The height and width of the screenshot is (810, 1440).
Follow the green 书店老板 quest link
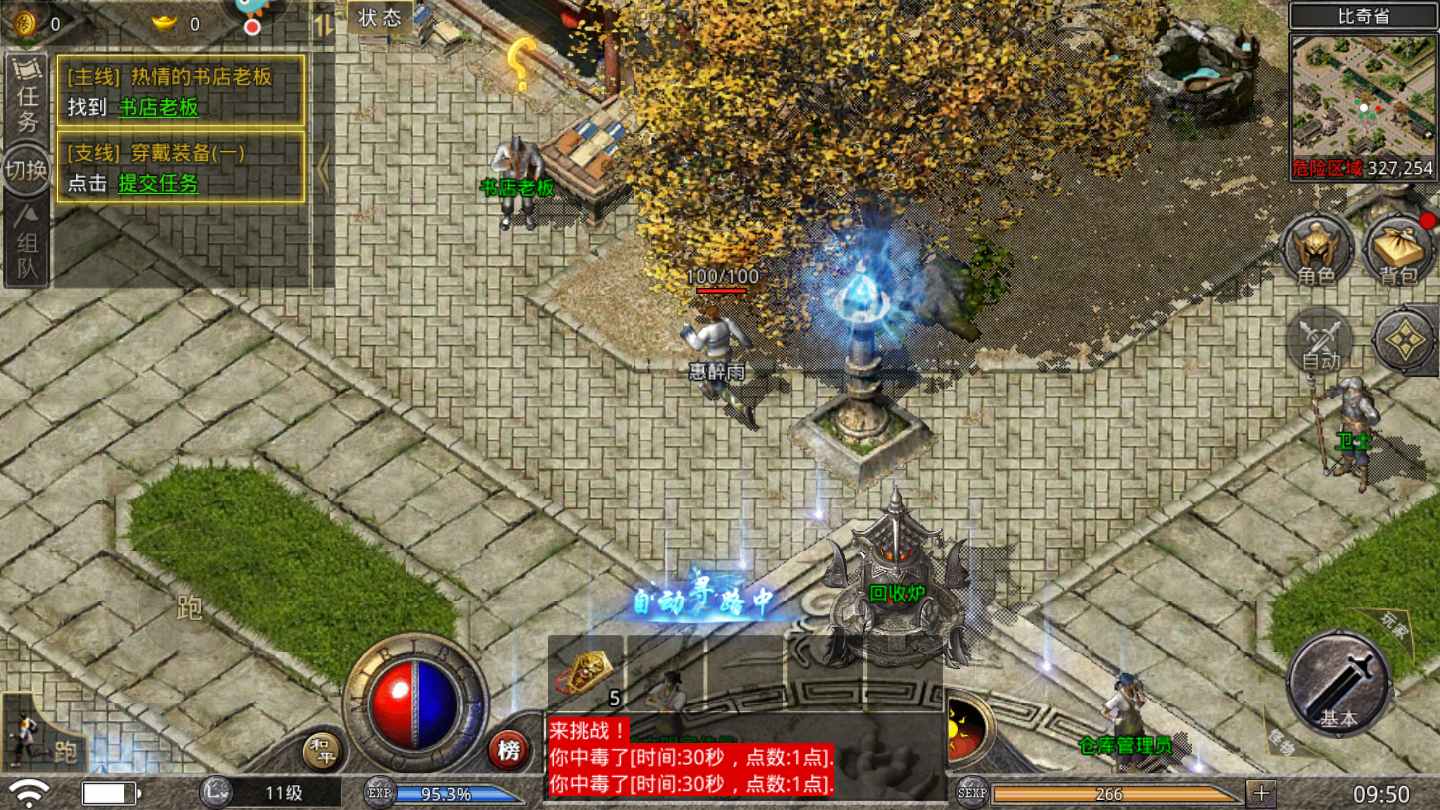point(159,107)
